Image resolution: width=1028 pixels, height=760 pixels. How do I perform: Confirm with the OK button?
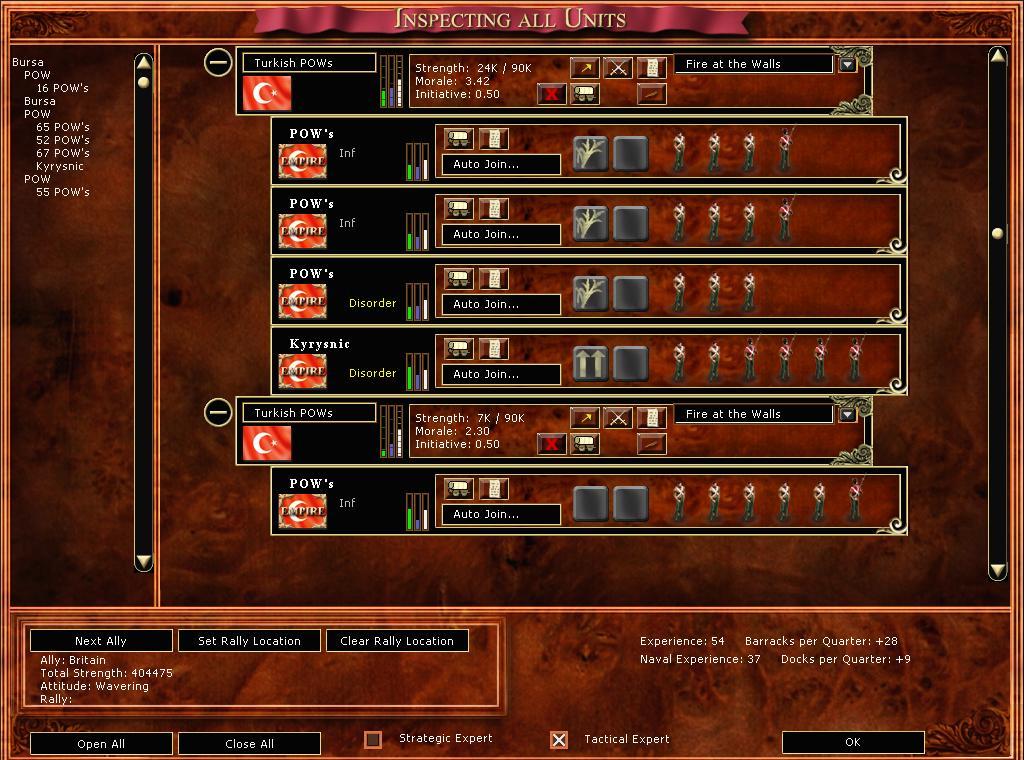pos(852,742)
